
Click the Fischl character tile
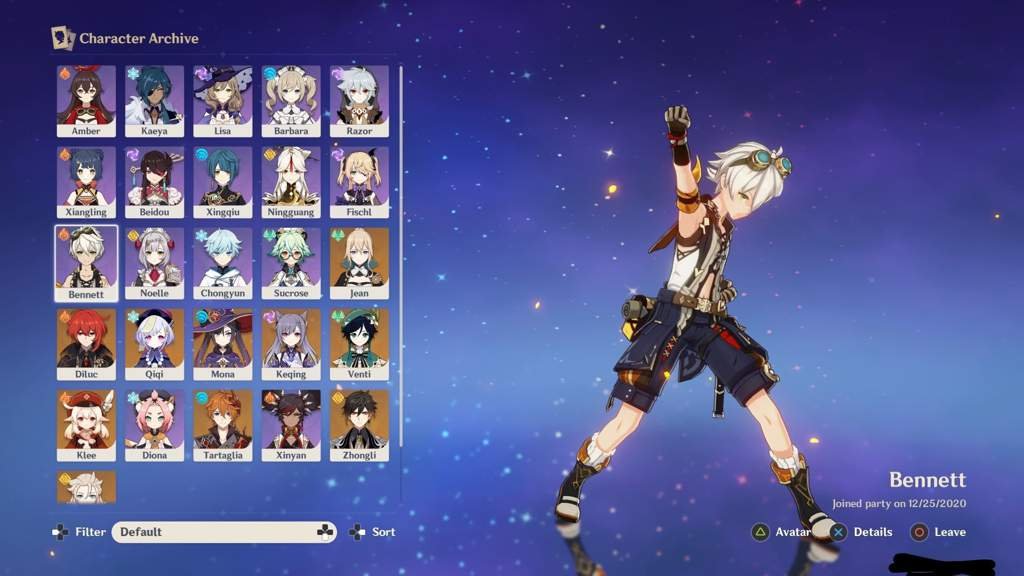[x=359, y=179]
